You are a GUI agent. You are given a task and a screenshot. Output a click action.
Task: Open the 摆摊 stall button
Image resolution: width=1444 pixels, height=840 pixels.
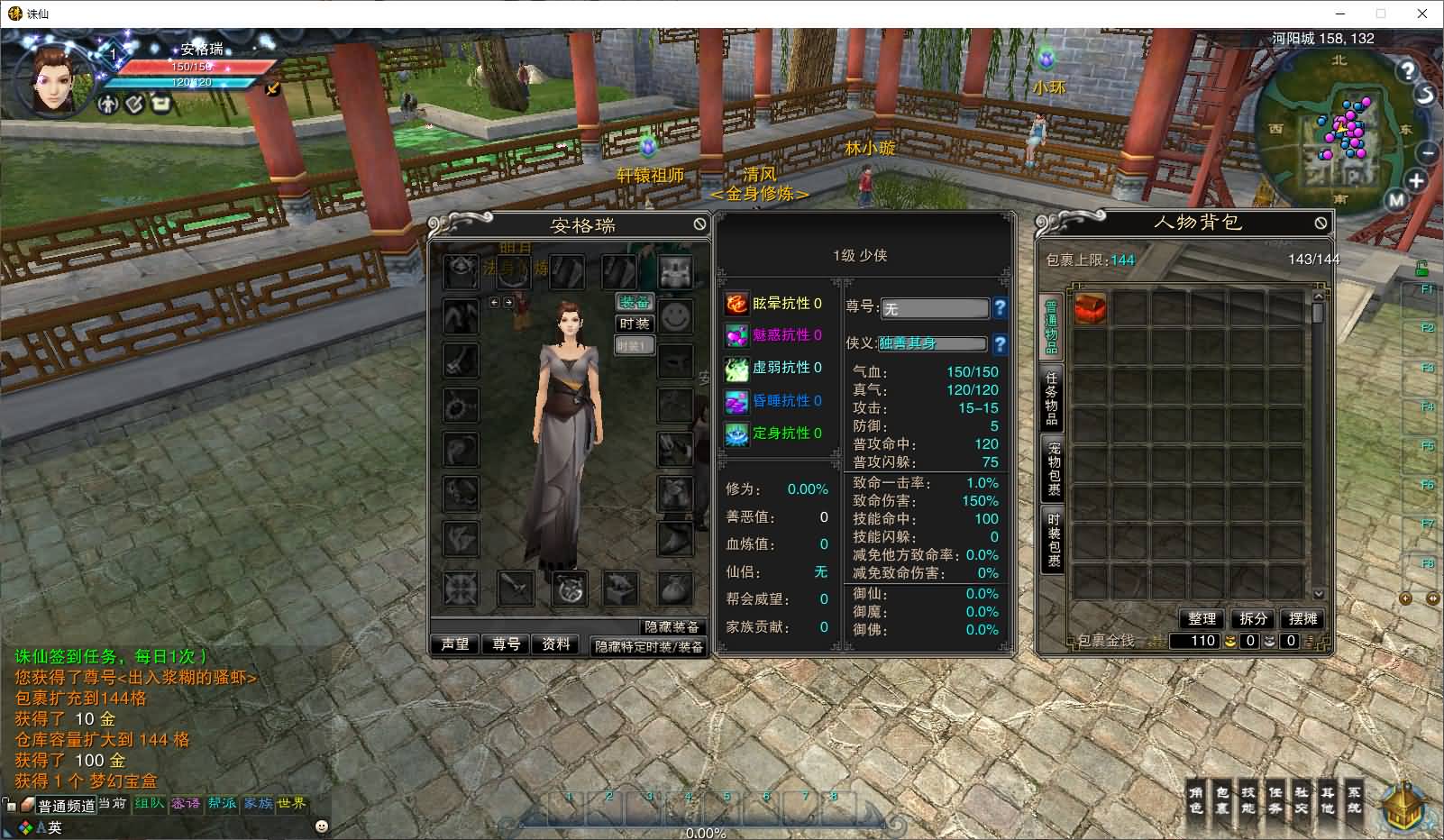pyautogui.click(x=1303, y=618)
